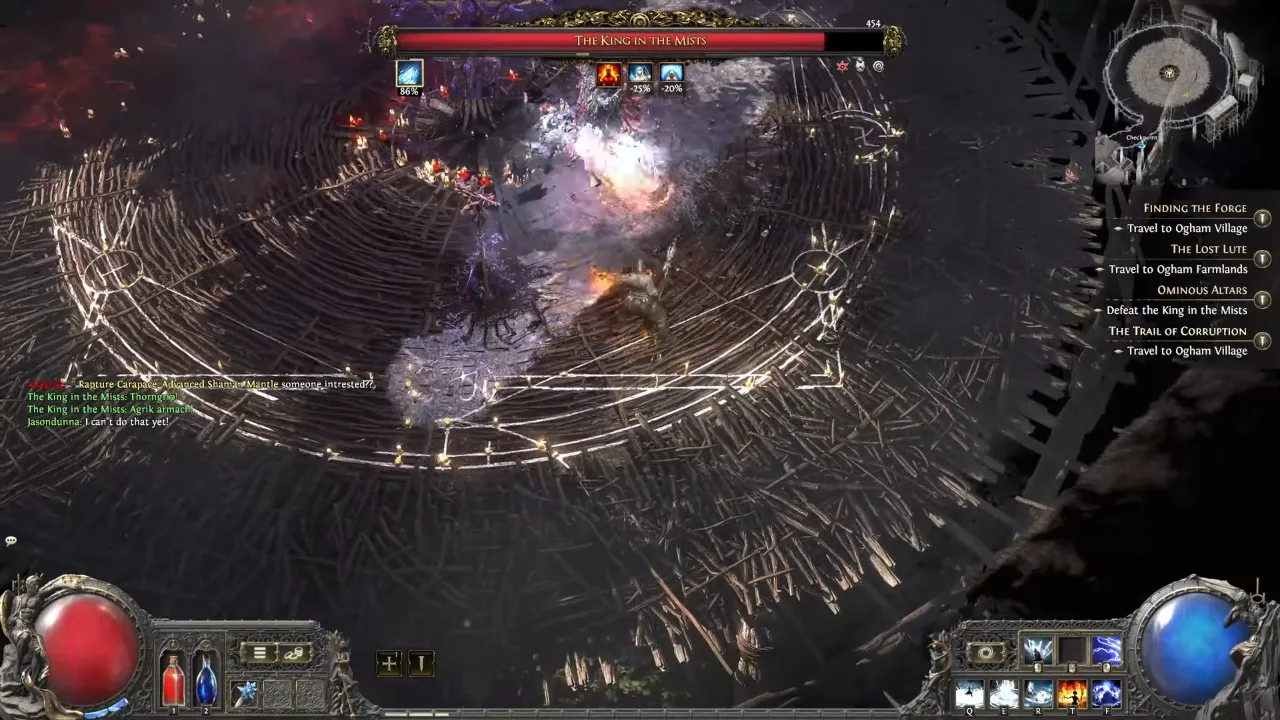Click the plus-shaped cross button
This screenshot has width=1280, height=720.
389,663
